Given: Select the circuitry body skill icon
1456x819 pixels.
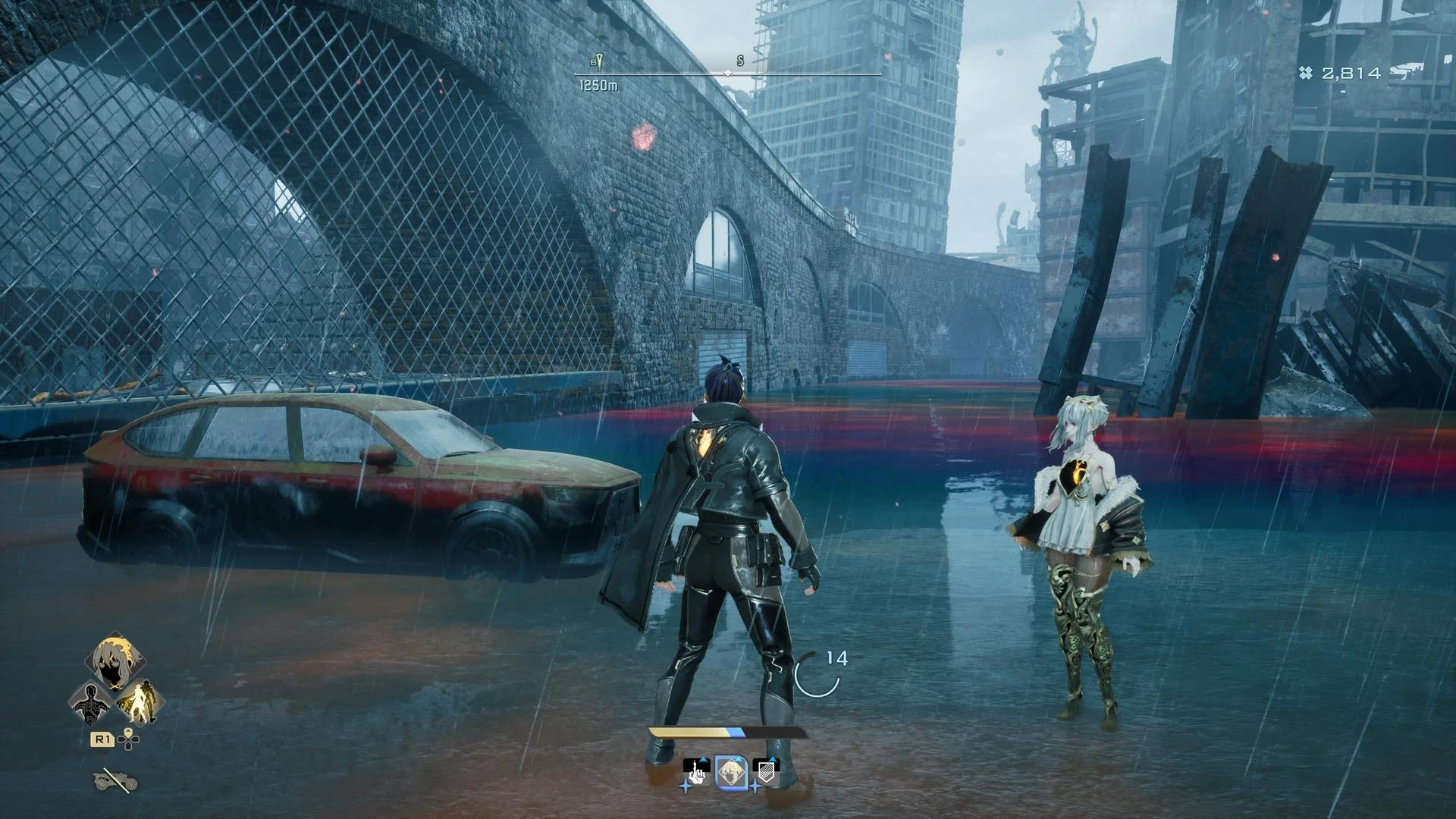Looking at the screenshot, I should pos(89,702).
